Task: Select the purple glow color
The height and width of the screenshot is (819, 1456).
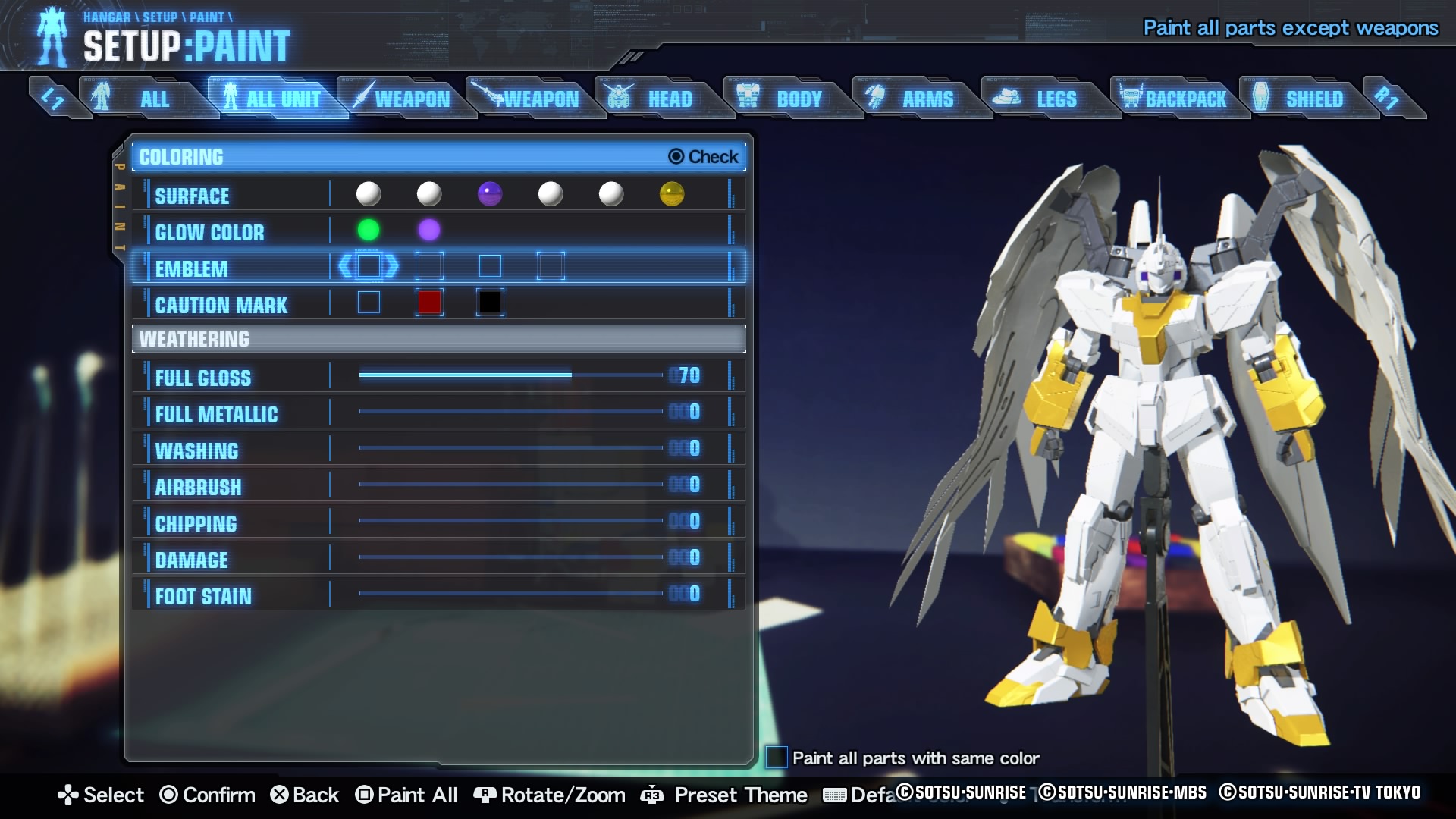Action: tap(429, 230)
